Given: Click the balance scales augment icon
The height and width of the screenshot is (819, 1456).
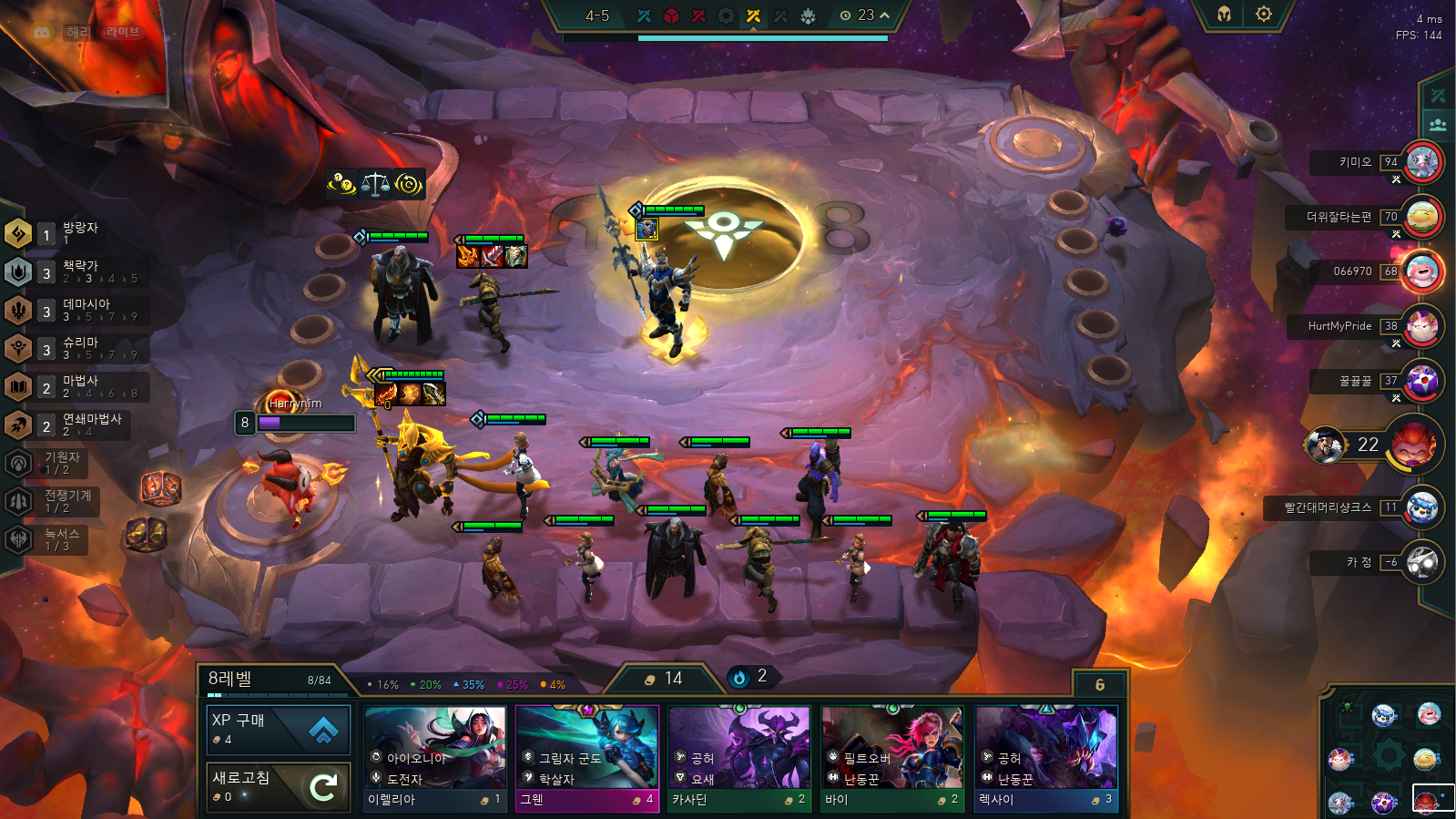Looking at the screenshot, I should 375,185.
